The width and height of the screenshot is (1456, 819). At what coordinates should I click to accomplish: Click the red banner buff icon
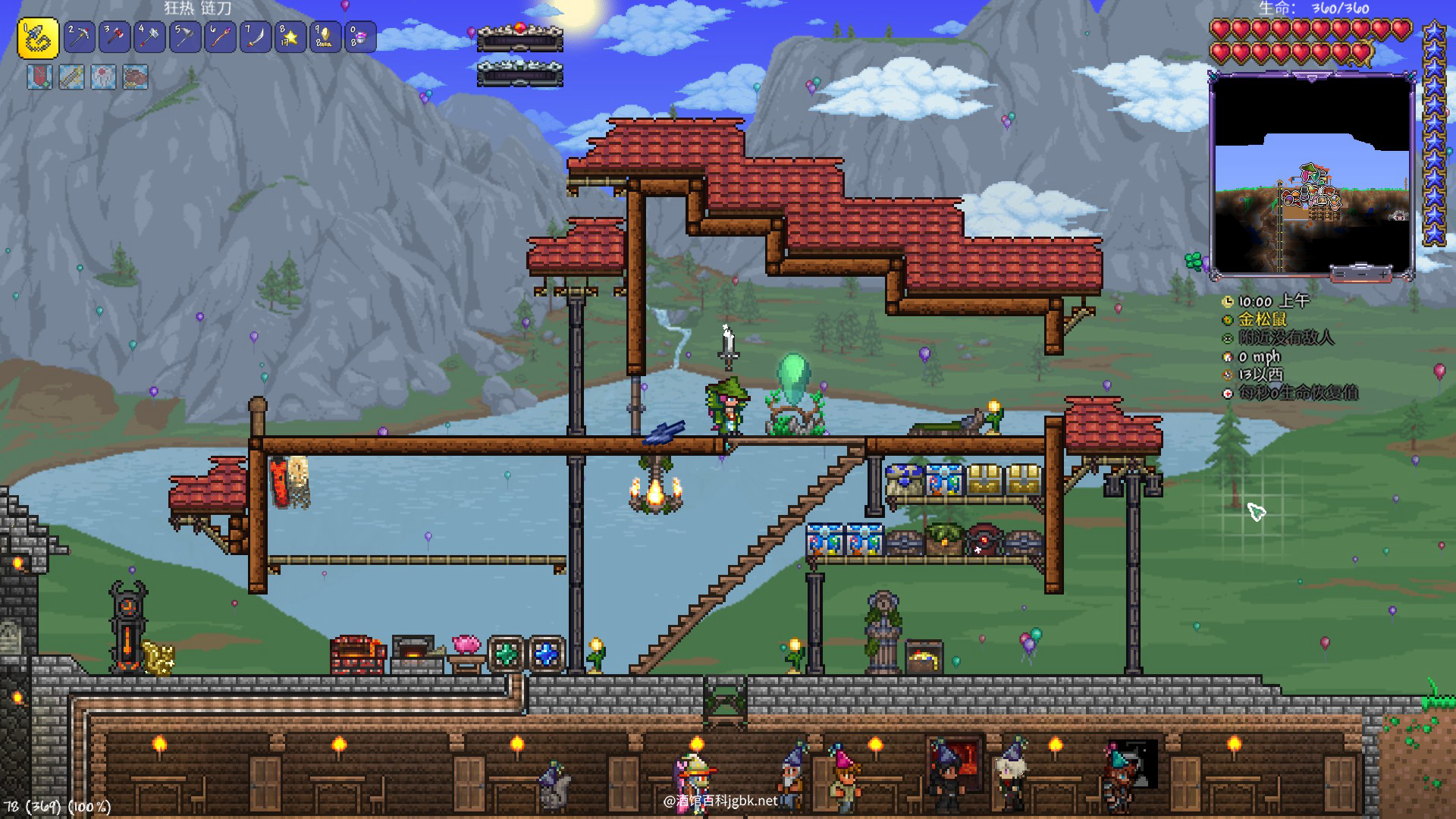click(40, 77)
